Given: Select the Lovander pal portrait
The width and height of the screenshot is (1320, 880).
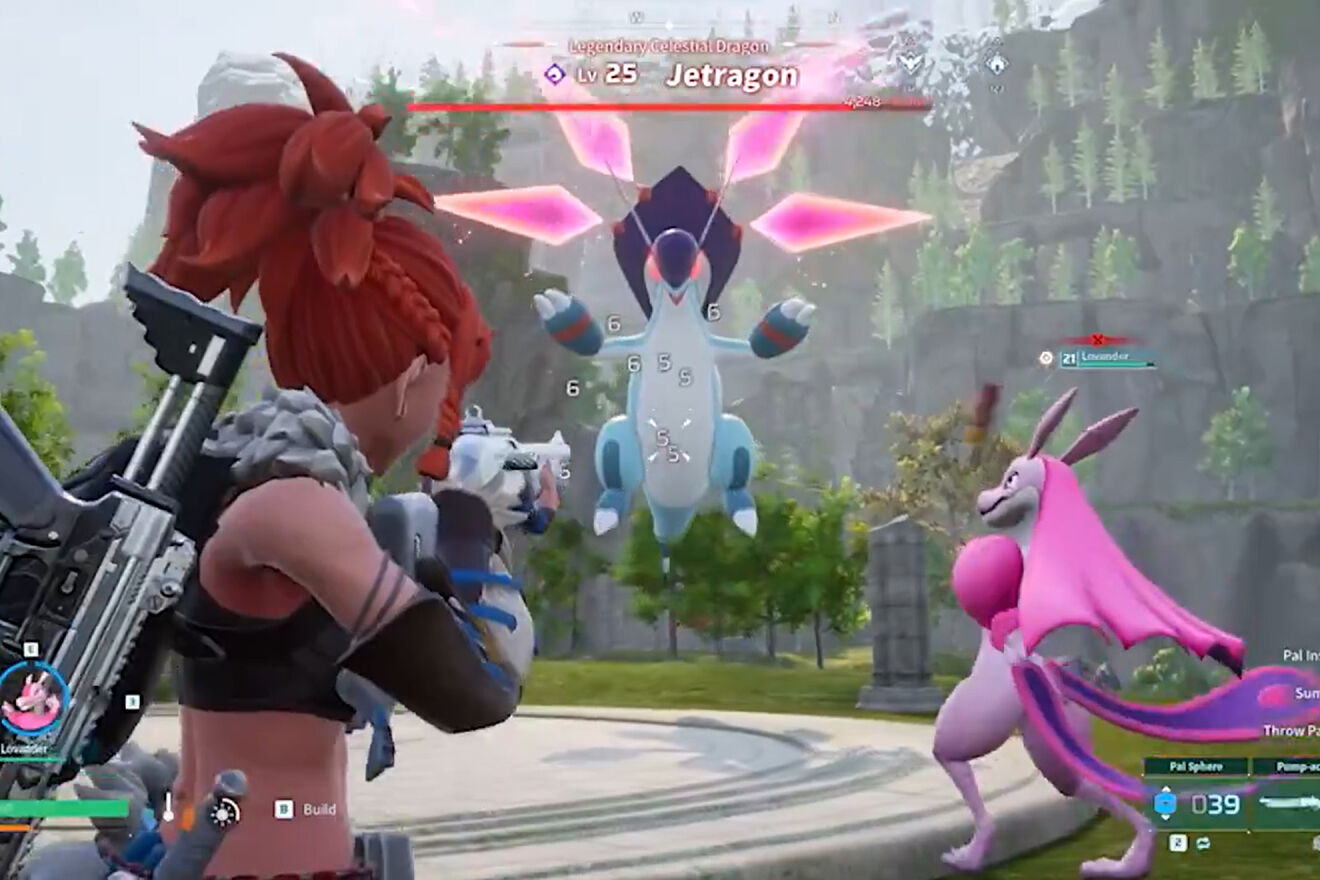Looking at the screenshot, I should click(x=33, y=698).
